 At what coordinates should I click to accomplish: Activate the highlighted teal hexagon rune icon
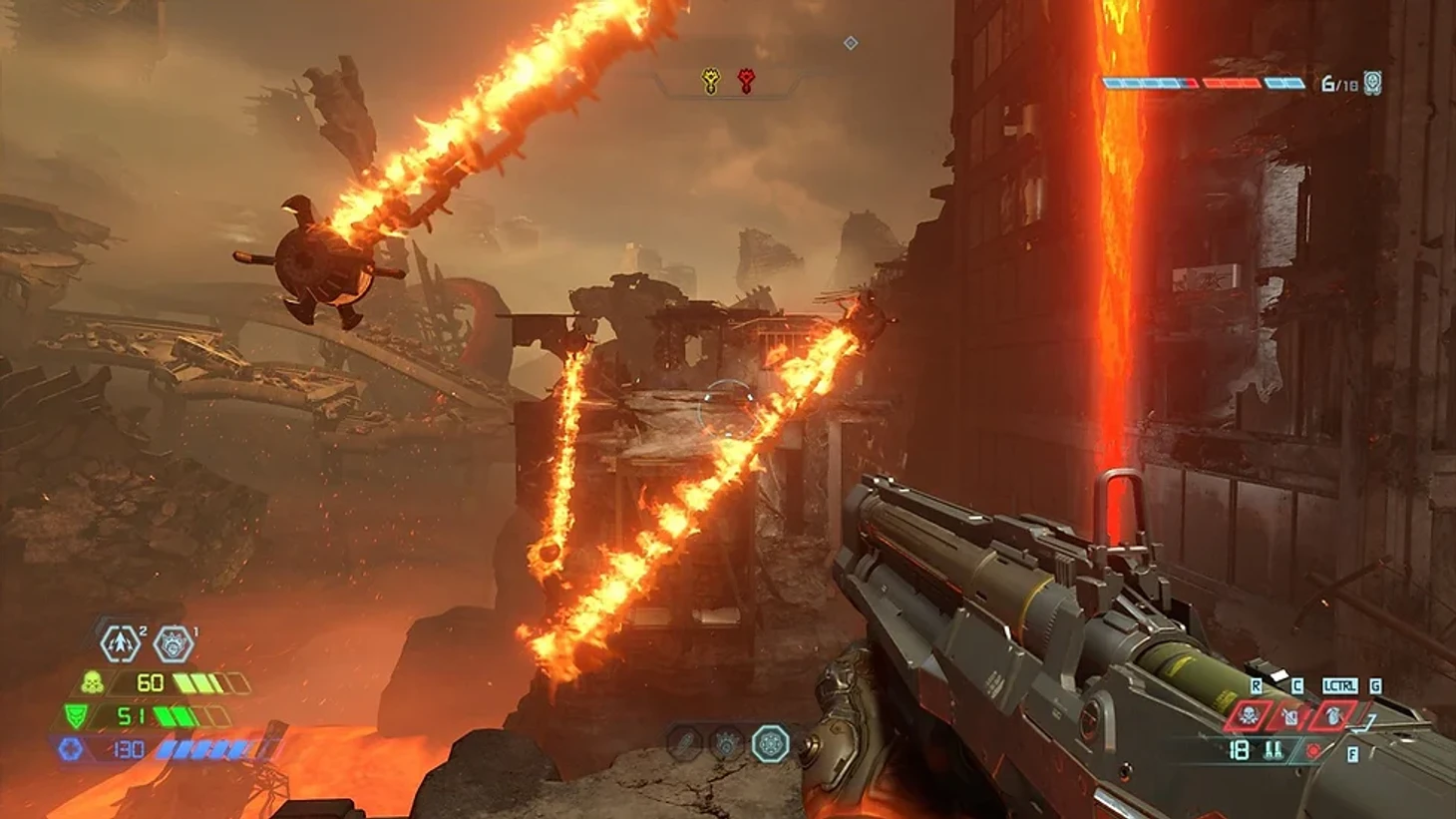[x=770, y=743]
